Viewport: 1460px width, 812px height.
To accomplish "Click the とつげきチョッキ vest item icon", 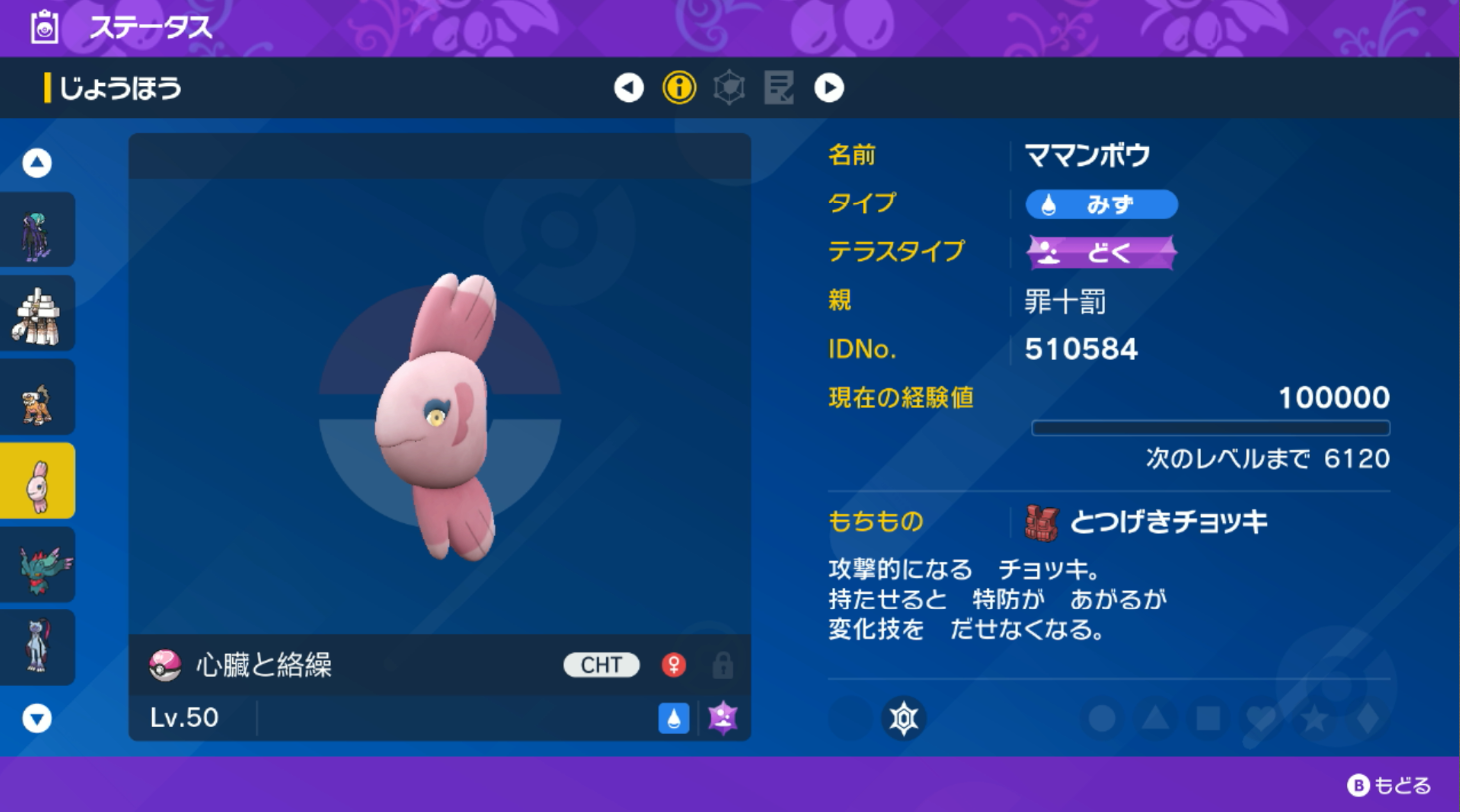I will [1042, 520].
